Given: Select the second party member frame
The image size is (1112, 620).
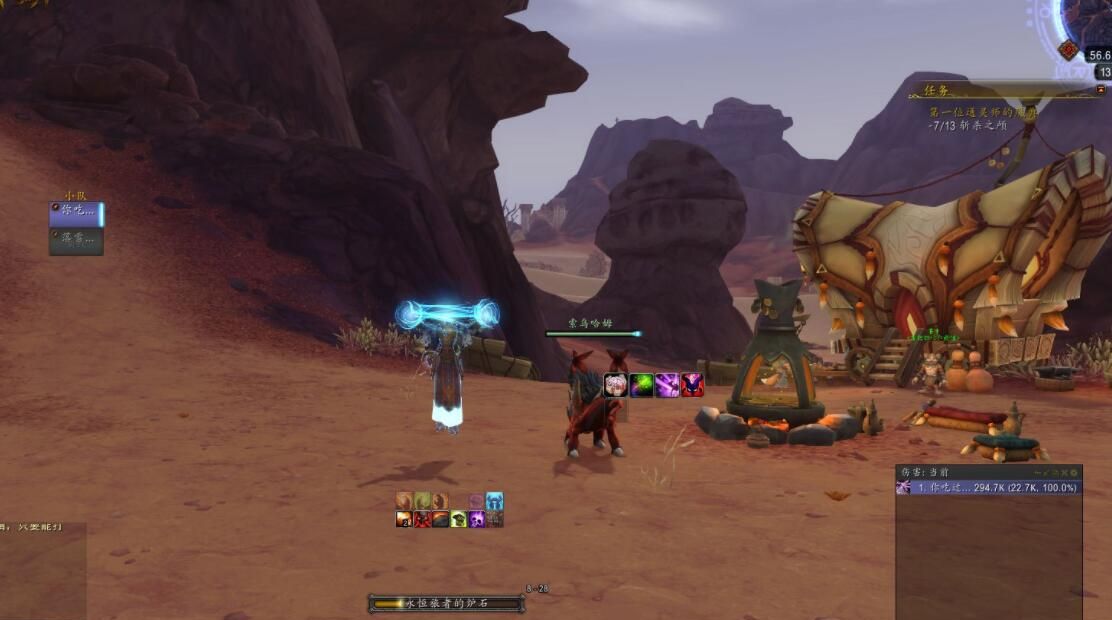Looking at the screenshot, I should click(76, 240).
